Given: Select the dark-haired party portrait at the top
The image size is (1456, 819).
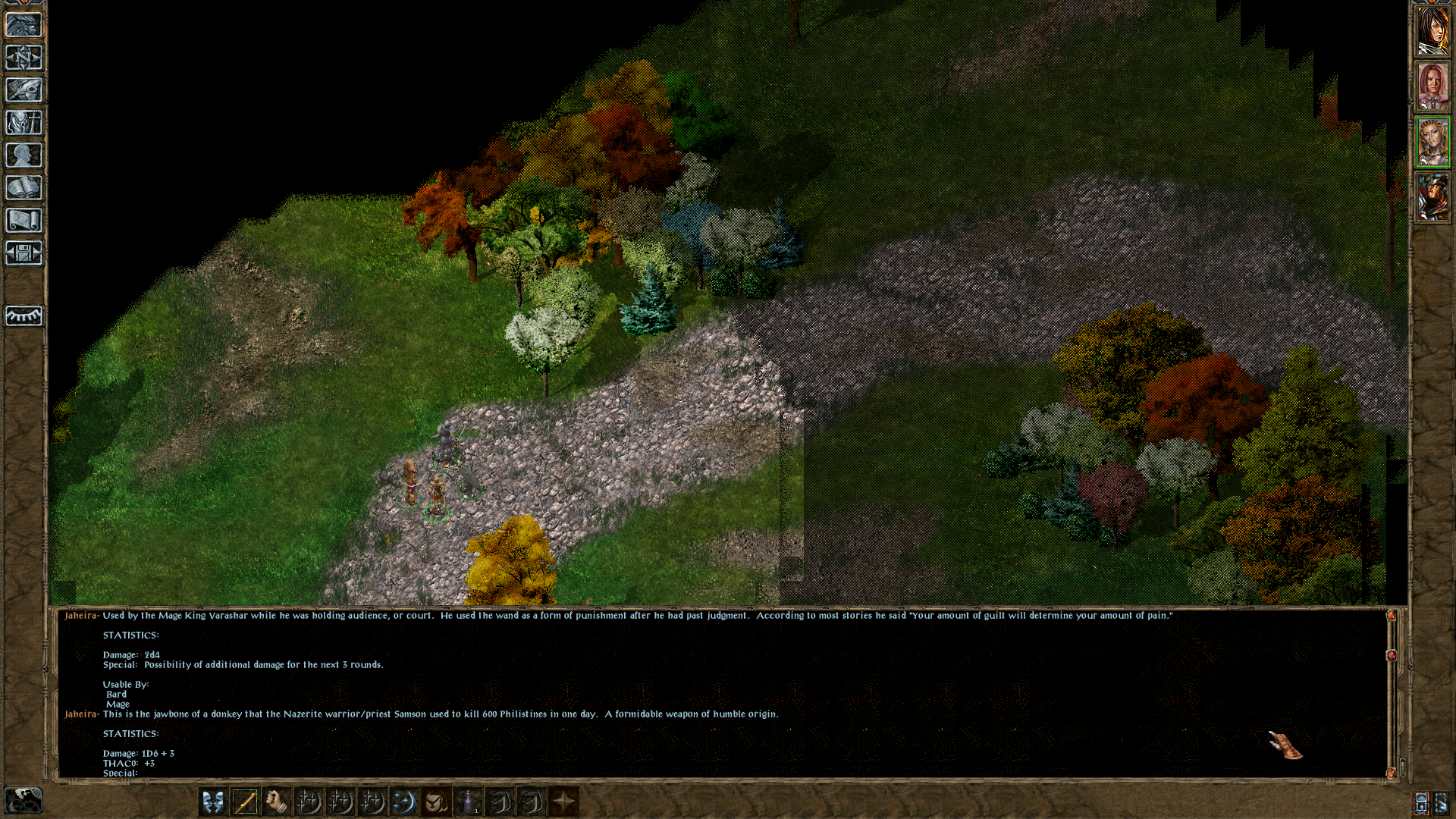Looking at the screenshot, I should click(1432, 30).
